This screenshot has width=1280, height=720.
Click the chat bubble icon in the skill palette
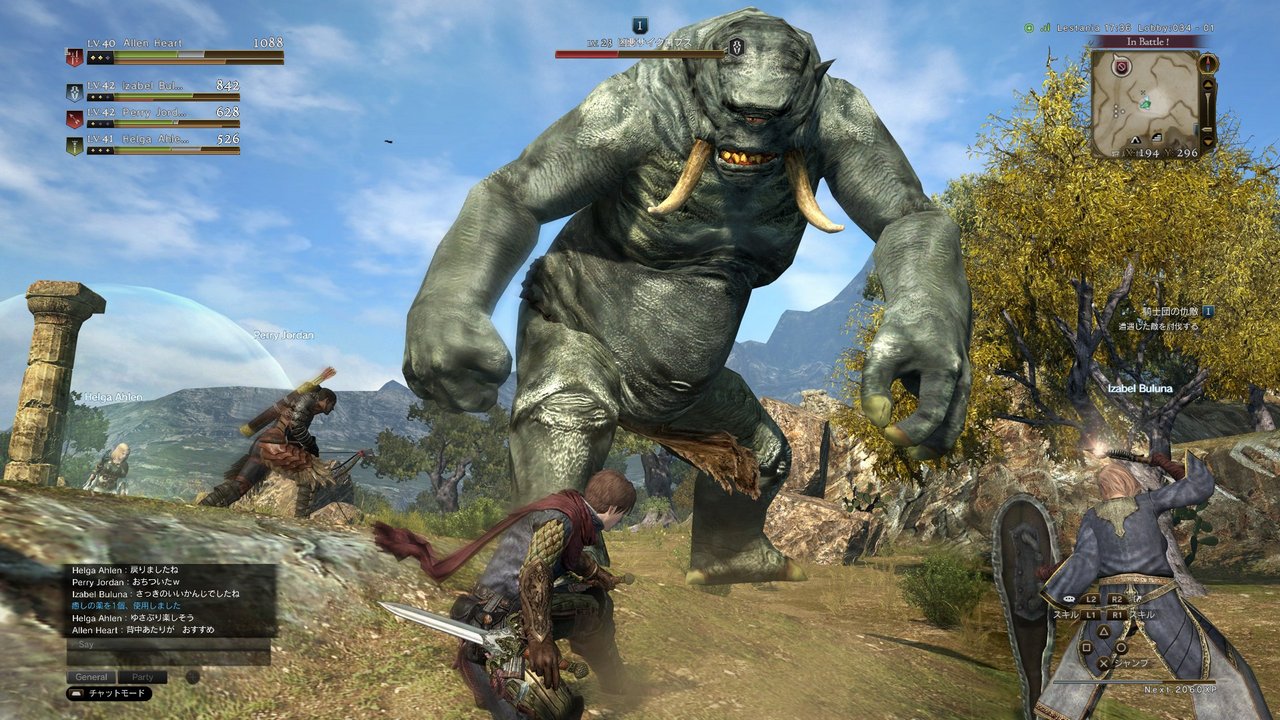click(1069, 599)
